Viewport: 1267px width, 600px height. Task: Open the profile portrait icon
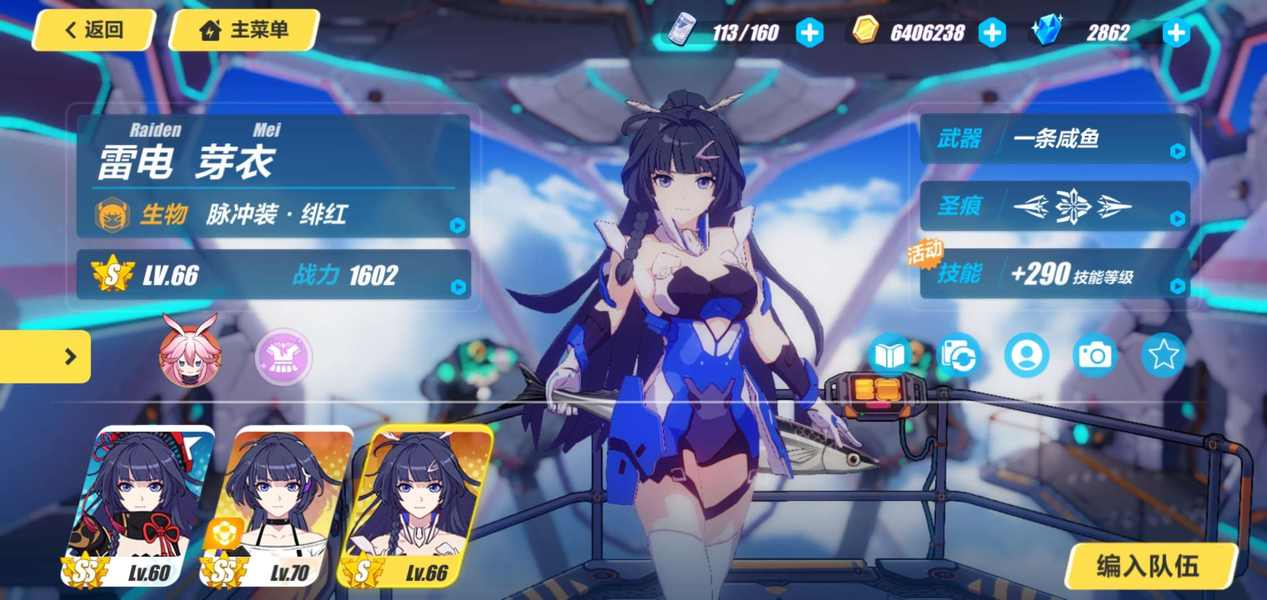(x=1026, y=355)
